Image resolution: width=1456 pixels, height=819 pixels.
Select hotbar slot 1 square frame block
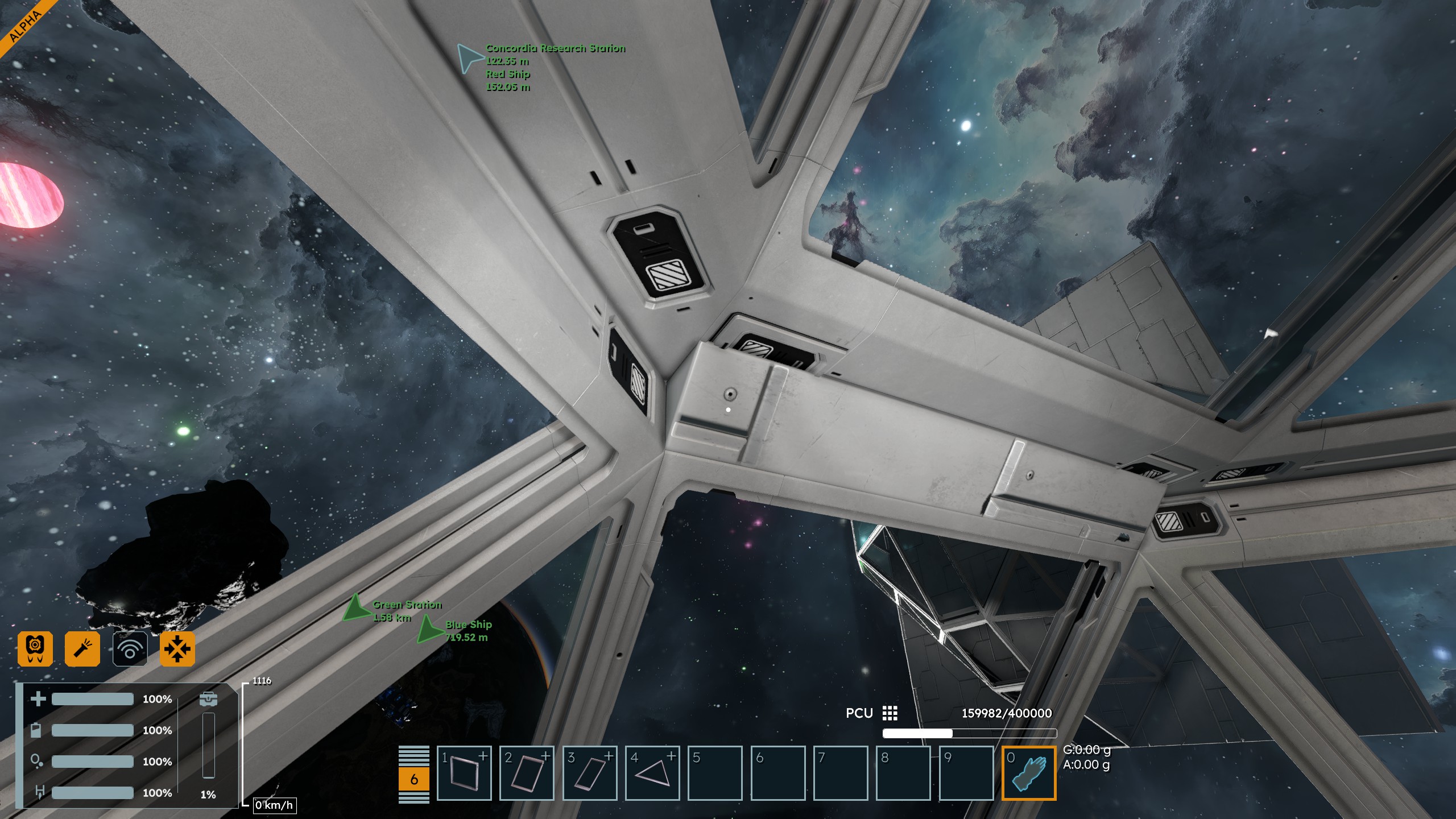pyautogui.click(x=464, y=773)
